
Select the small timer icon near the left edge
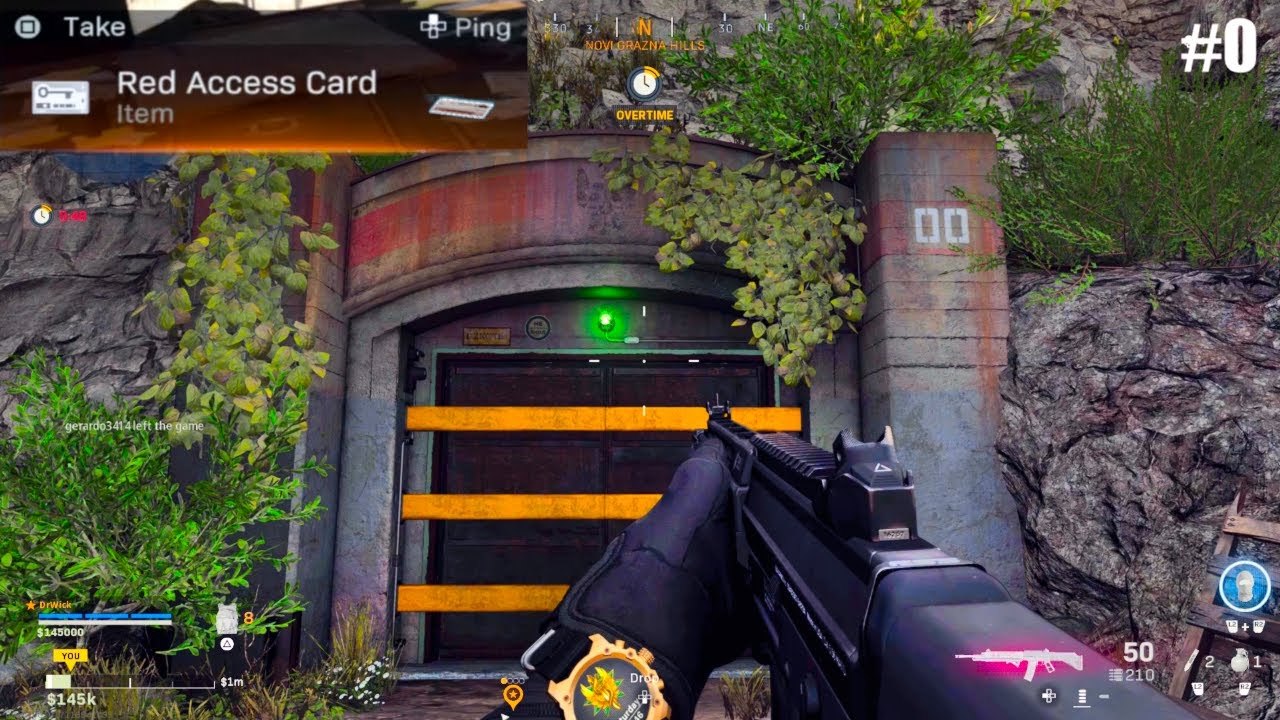[x=40, y=214]
